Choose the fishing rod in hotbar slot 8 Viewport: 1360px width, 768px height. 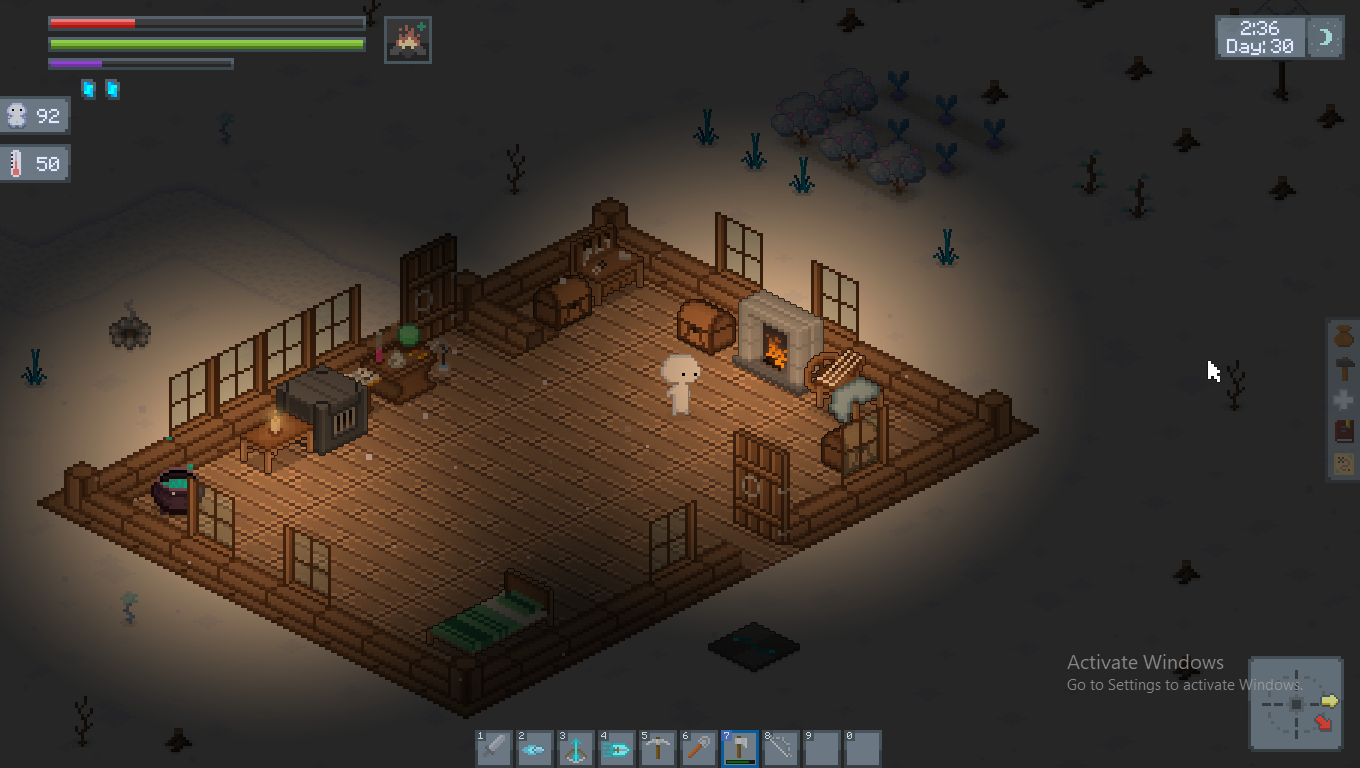pos(781,749)
